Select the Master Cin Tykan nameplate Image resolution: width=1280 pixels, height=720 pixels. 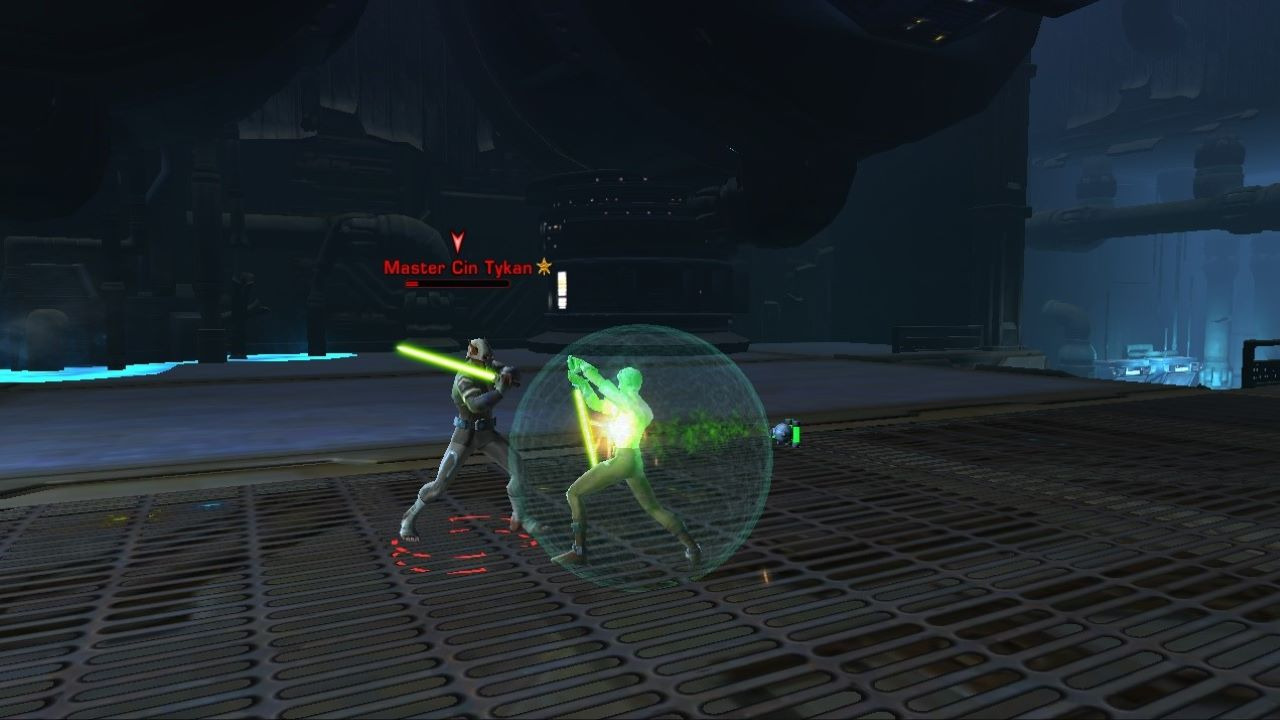point(458,268)
